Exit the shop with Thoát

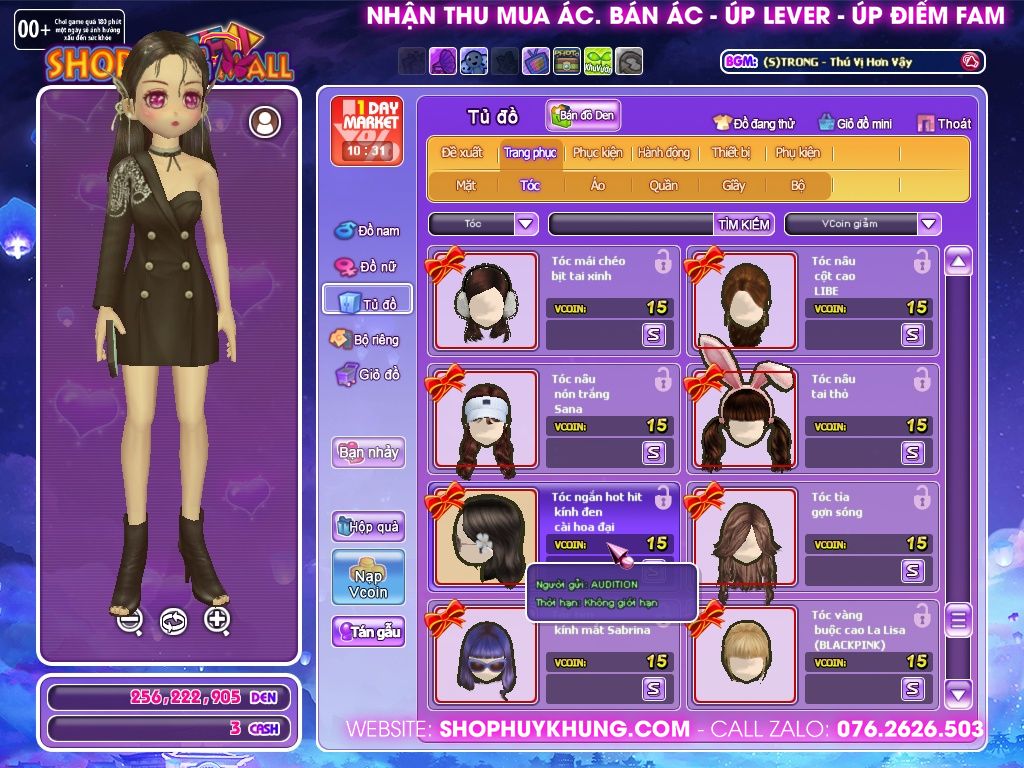944,123
